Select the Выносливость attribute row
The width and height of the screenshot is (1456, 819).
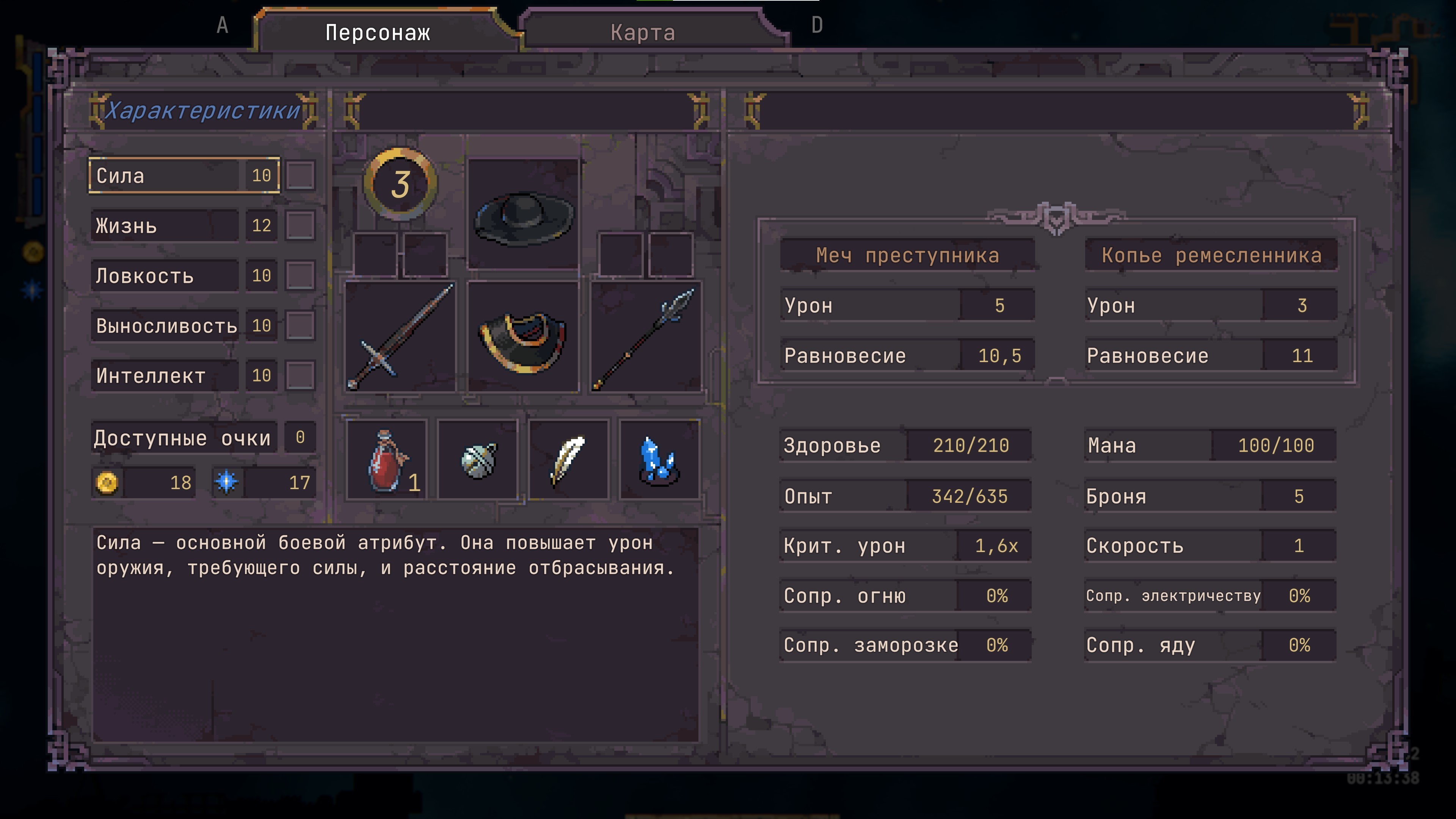(x=184, y=326)
